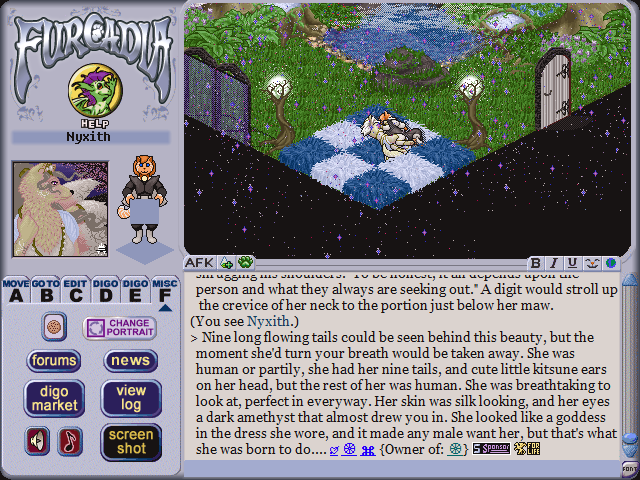Enable bold text formatting
Viewport: 640px width, 480px height.
pyautogui.click(x=536, y=263)
